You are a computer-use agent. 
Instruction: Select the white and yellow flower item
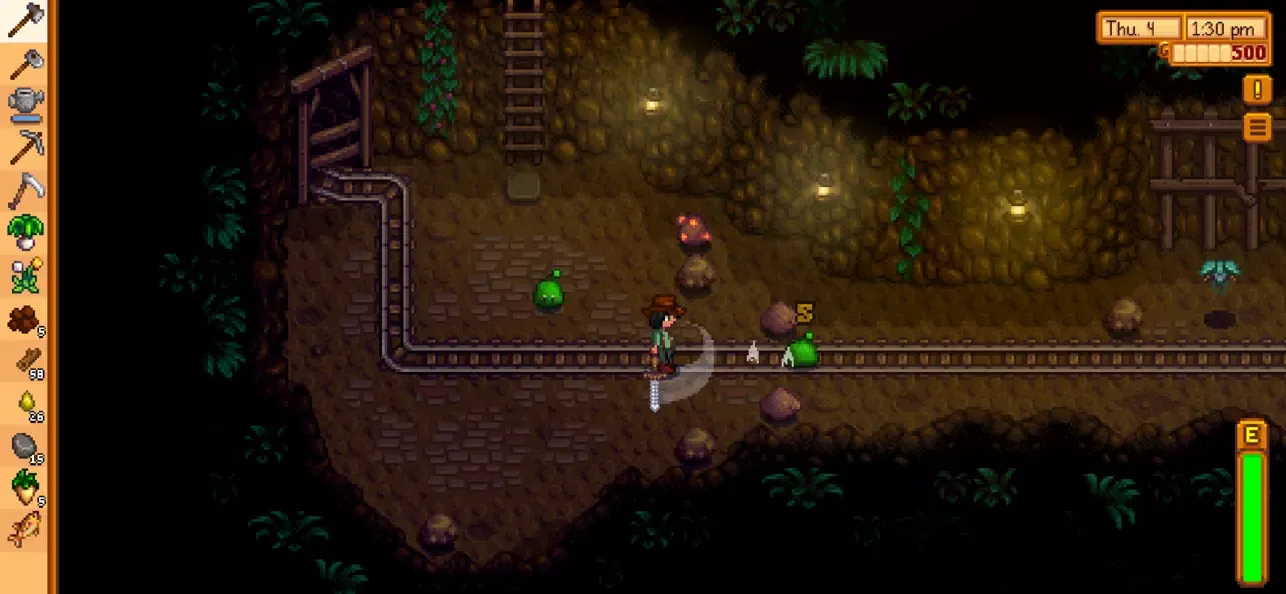pos(26,275)
